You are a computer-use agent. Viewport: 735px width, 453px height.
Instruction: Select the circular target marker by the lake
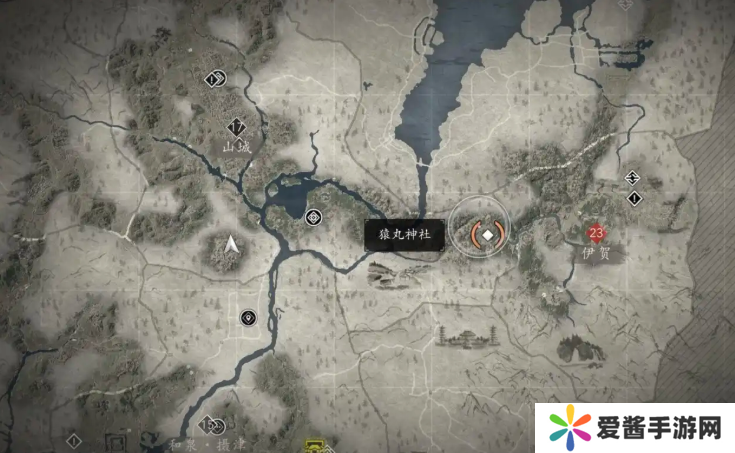(x=314, y=216)
